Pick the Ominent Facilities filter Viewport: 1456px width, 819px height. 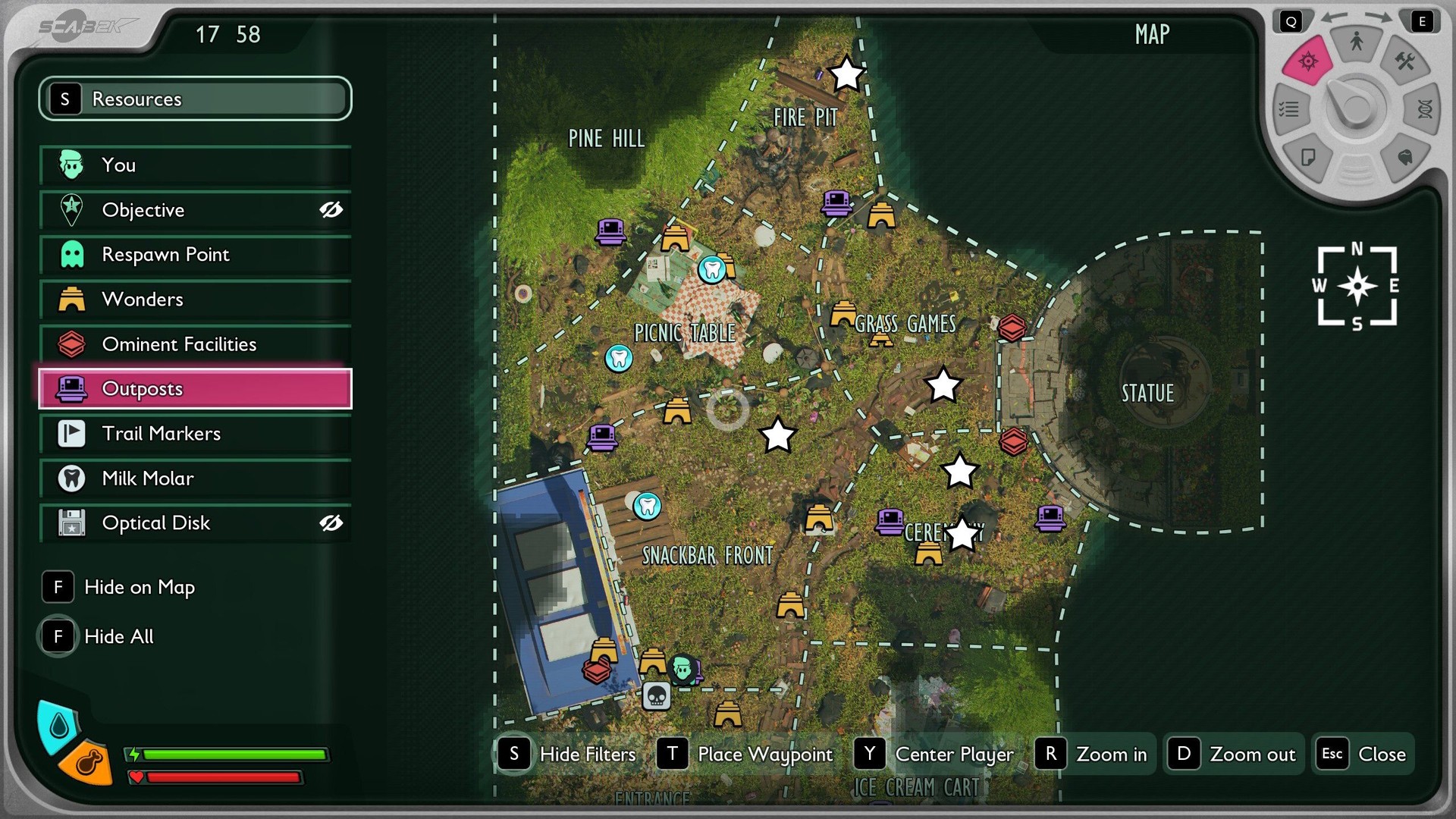click(195, 344)
